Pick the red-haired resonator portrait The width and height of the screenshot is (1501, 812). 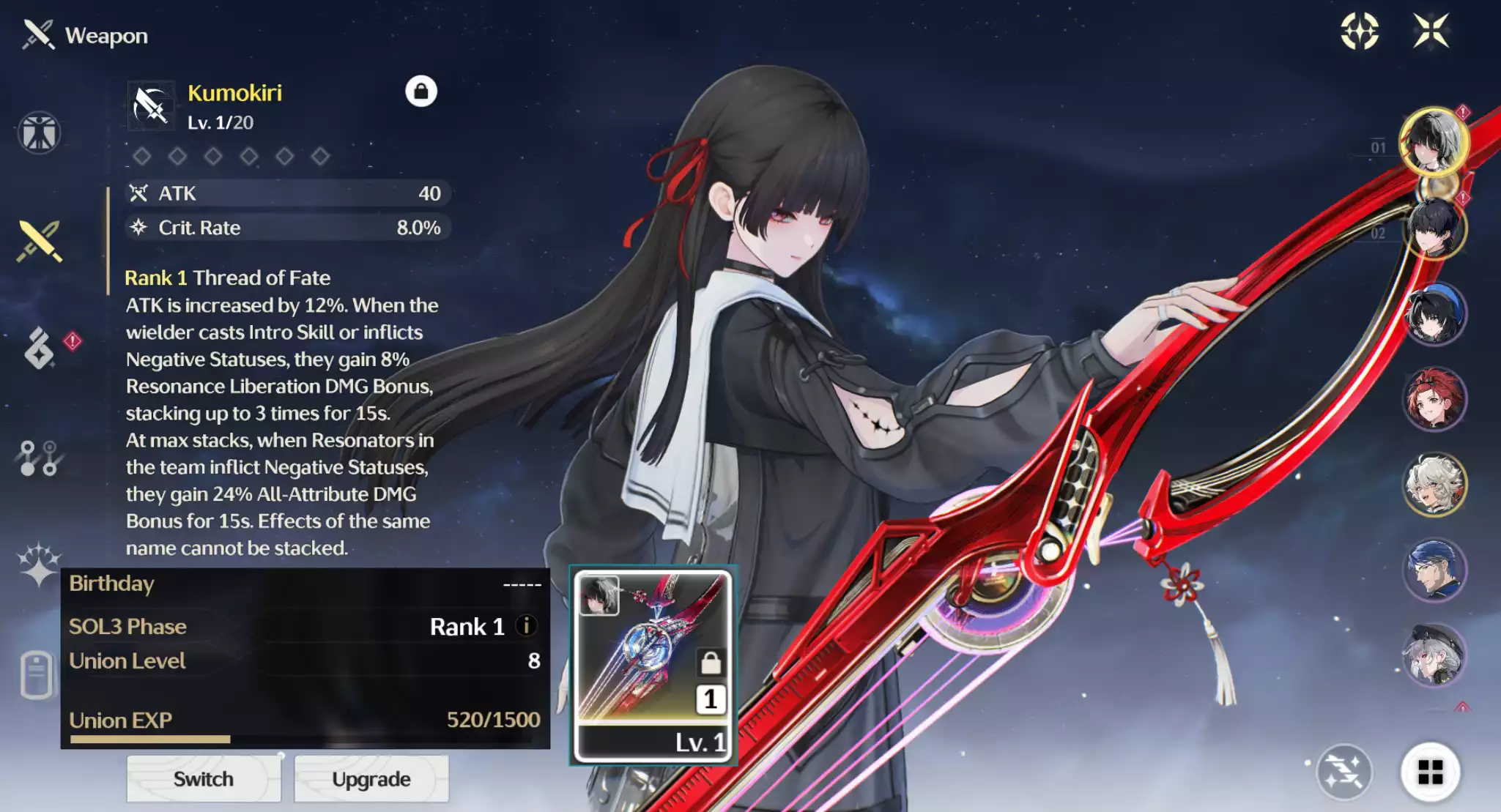(1433, 400)
